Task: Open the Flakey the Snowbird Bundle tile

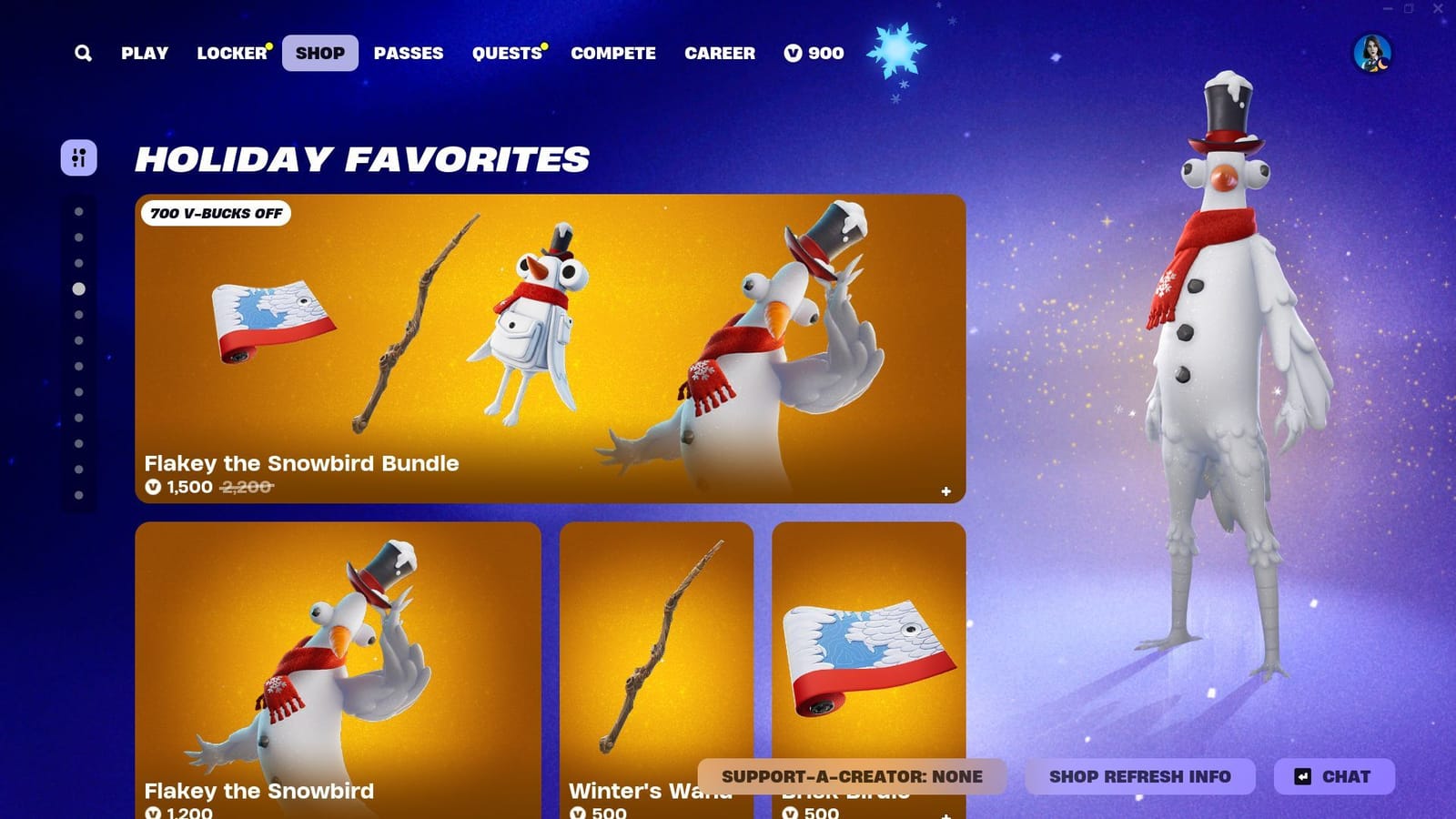Action: (x=551, y=346)
